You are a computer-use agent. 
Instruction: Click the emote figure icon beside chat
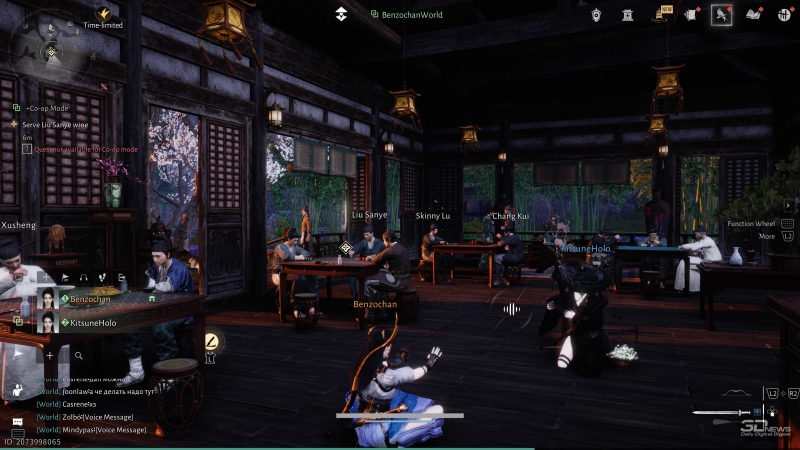[x=17, y=390]
